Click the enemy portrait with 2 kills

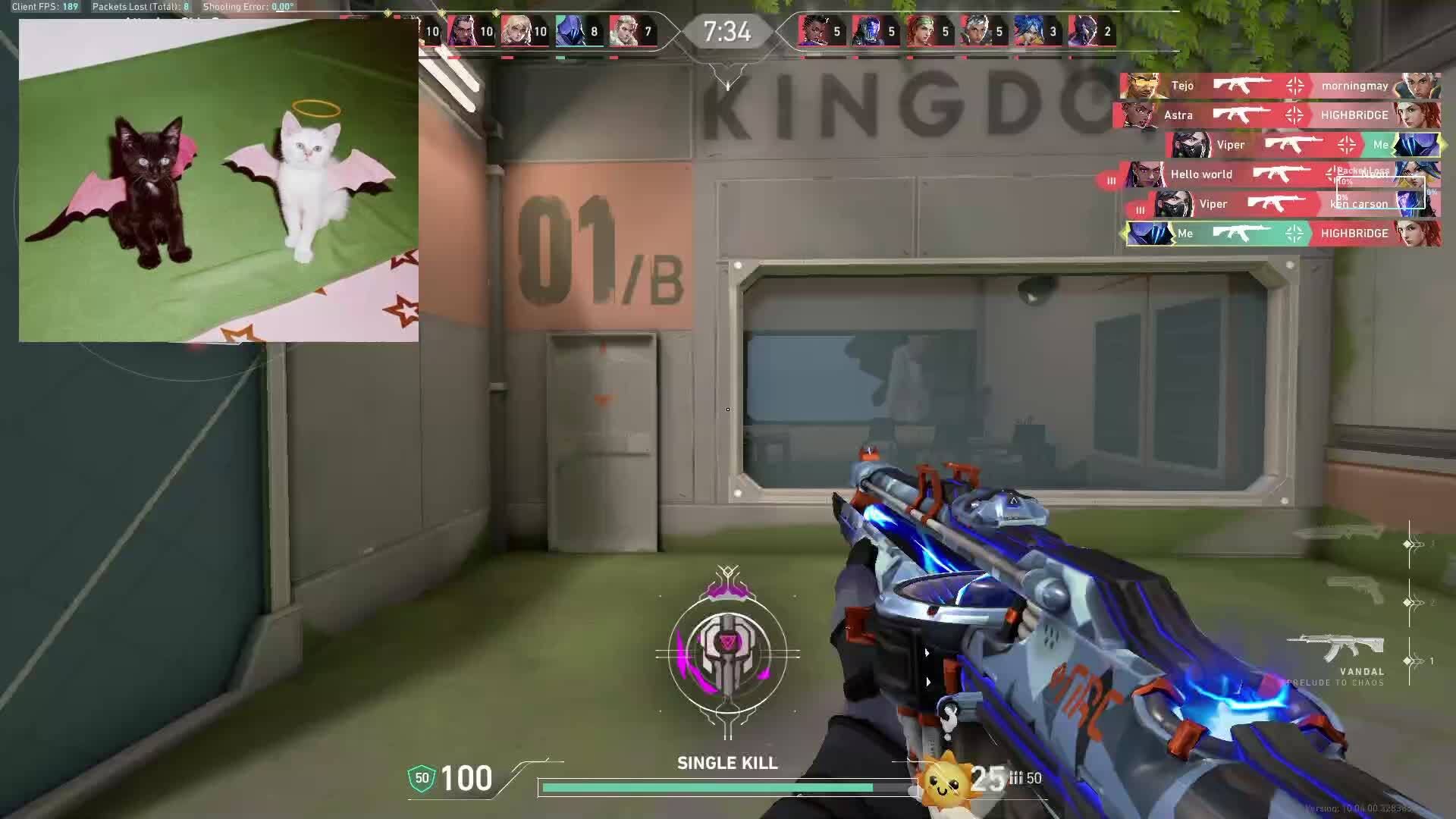pyautogui.click(x=1083, y=32)
